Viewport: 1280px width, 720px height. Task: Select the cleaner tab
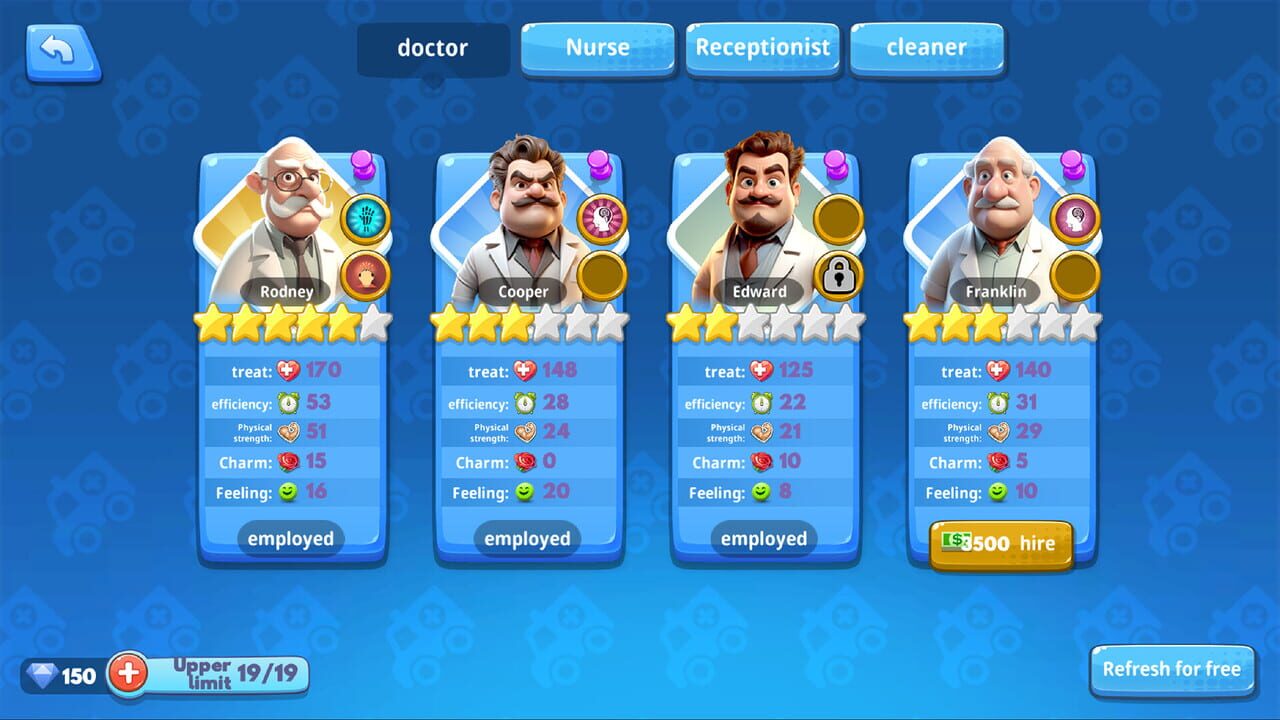pyautogui.click(x=927, y=47)
